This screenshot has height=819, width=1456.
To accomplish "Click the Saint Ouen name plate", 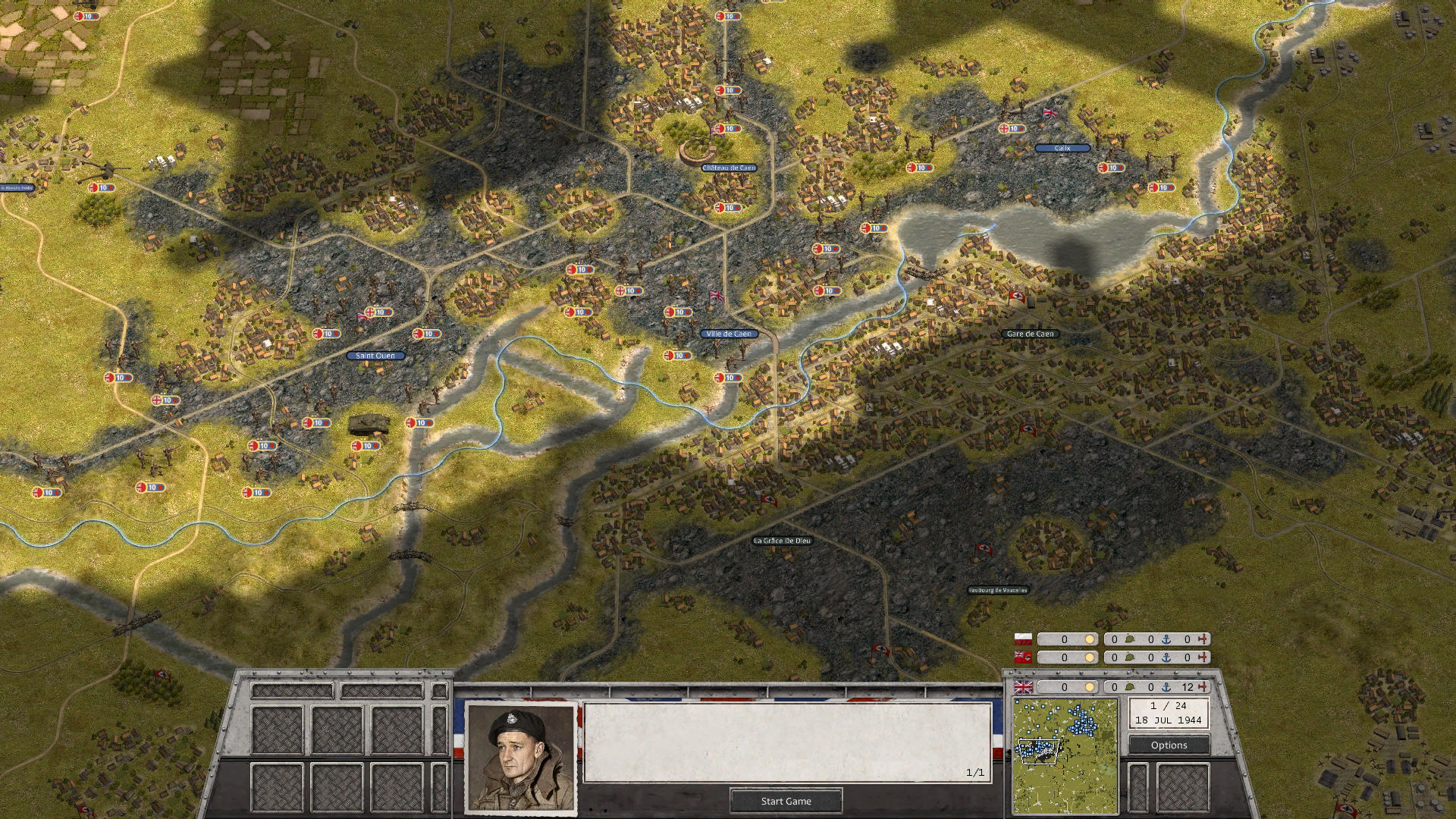I will (375, 355).
